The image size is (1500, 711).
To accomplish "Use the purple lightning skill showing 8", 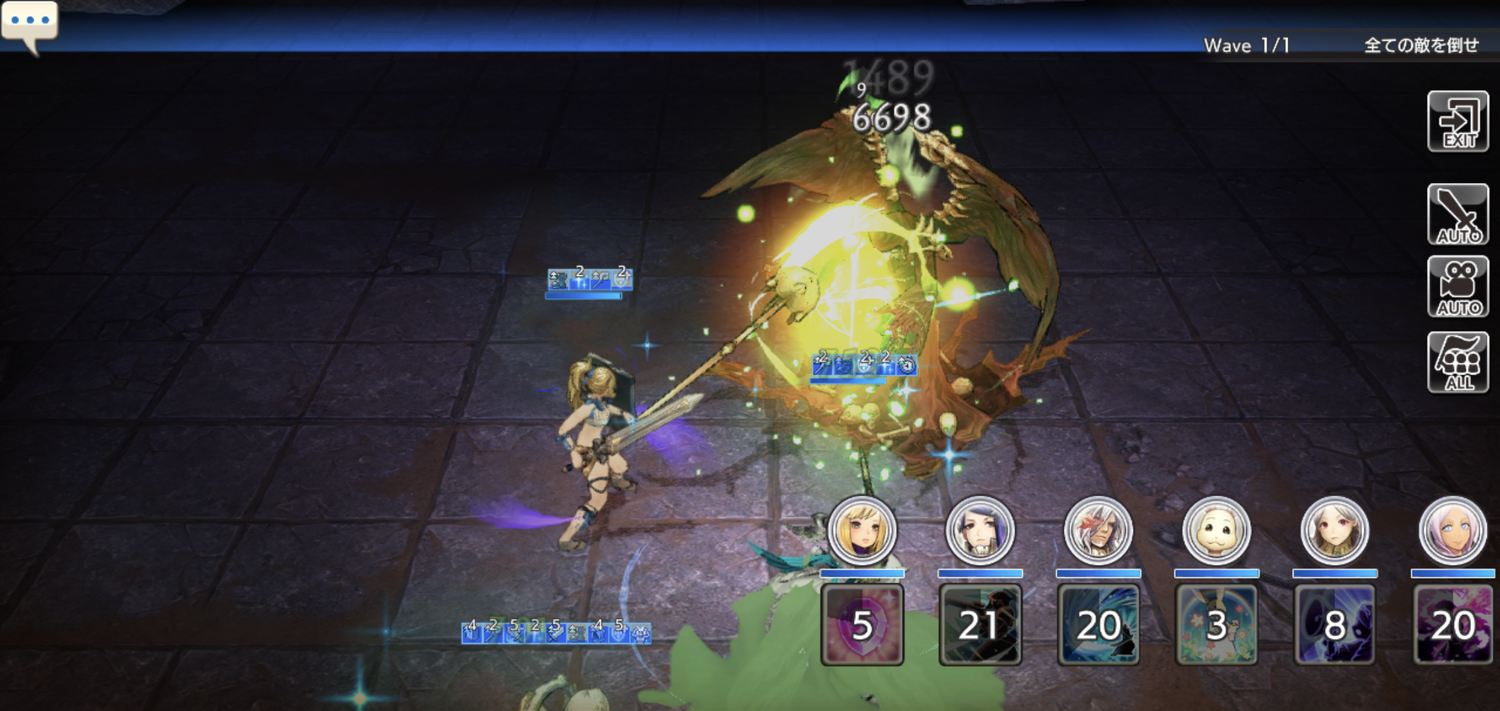I will point(1335,625).
